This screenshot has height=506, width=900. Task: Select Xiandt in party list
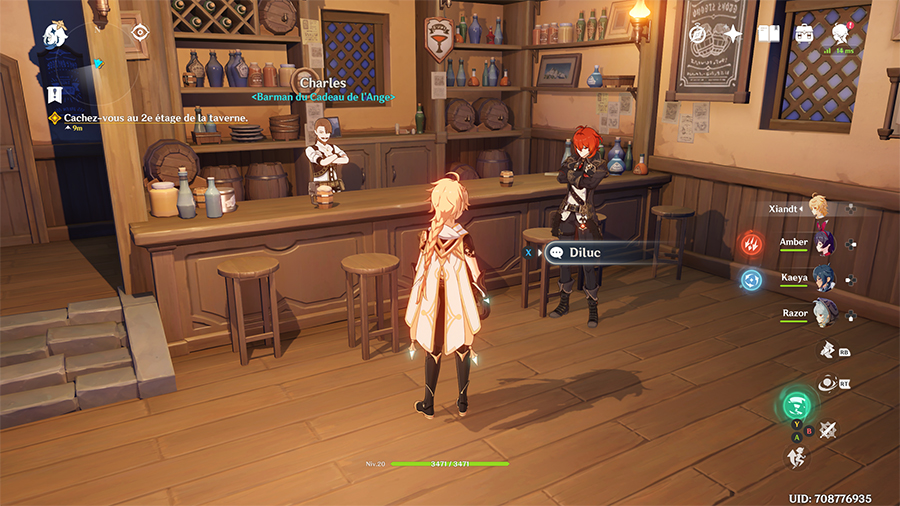point(820,209)
